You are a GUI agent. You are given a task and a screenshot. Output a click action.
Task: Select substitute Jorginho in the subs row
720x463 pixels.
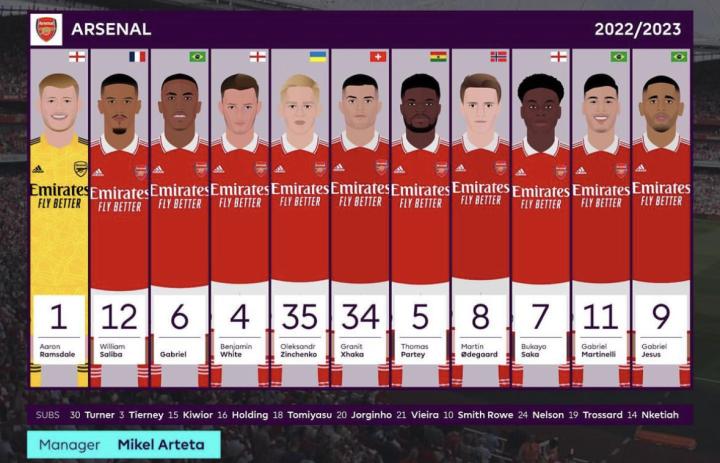[x=369, y=415]
